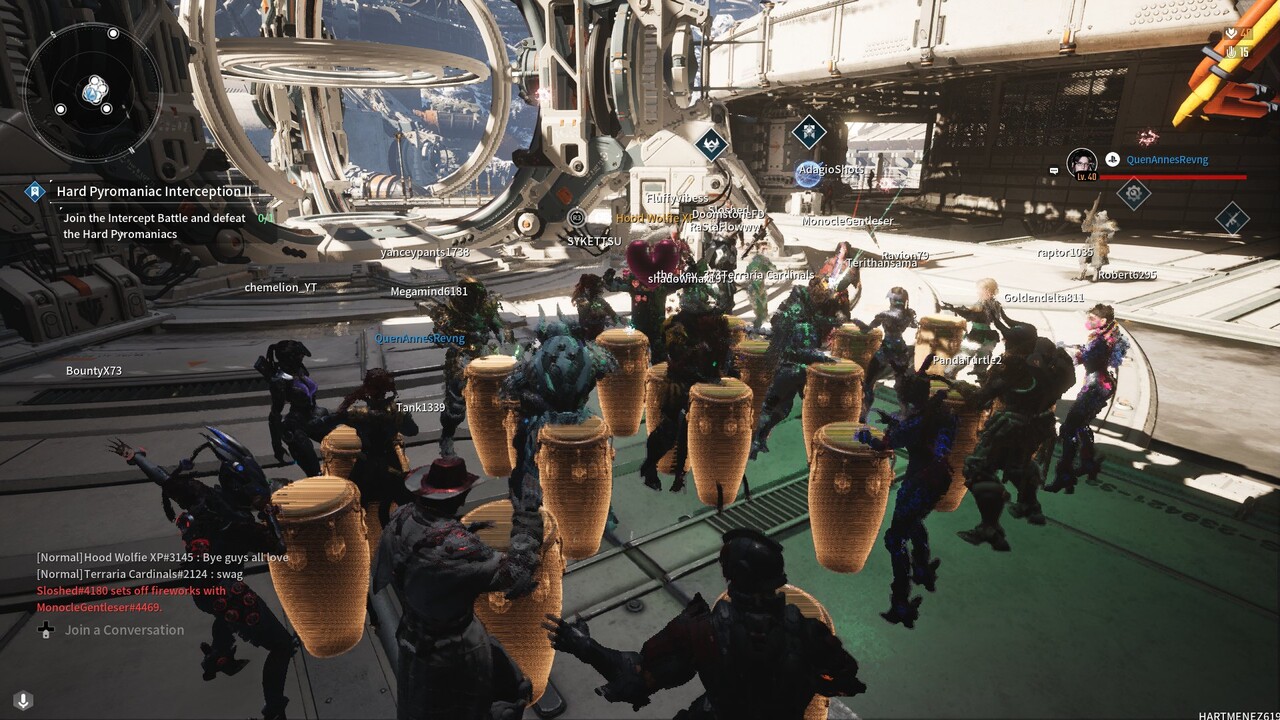Select Terraria Cardinals' swag chat line
This screenshot has height=720, width=1280.
click(x=139, y=574)
